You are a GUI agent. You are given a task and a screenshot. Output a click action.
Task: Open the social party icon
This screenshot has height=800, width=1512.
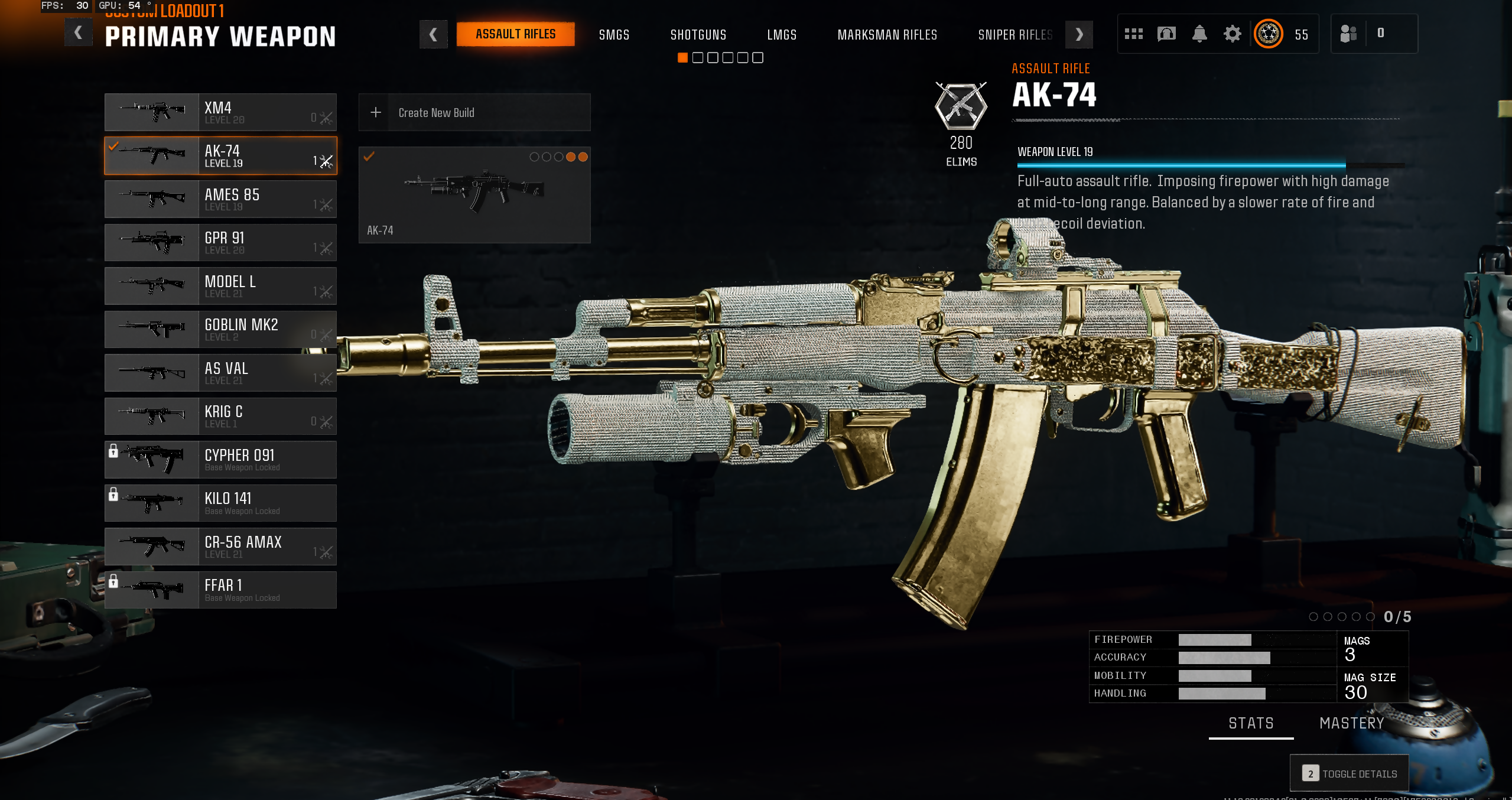click(x=1348, y=34)
